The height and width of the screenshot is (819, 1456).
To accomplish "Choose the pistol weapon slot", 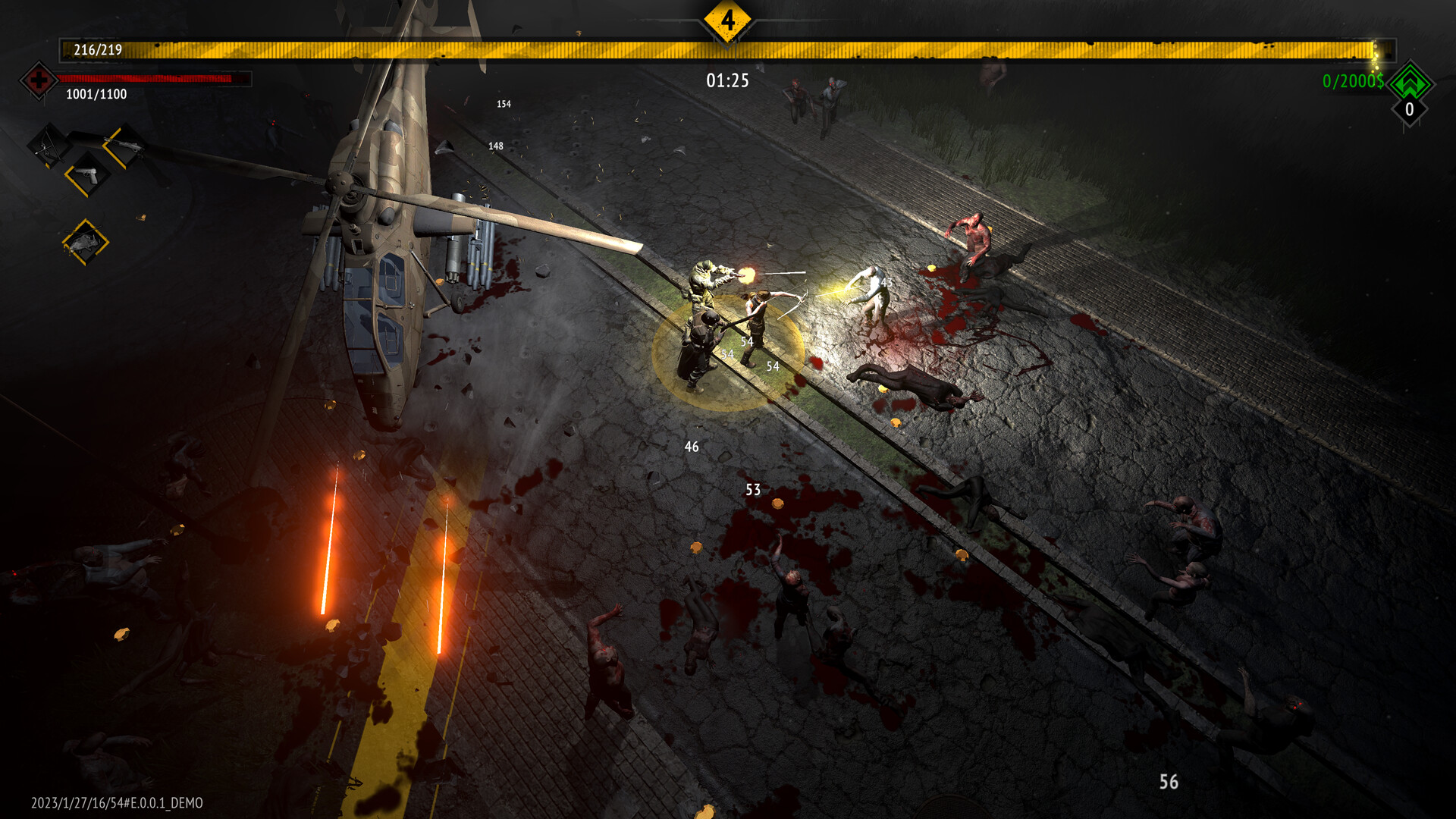I will [x=86, y=175].
